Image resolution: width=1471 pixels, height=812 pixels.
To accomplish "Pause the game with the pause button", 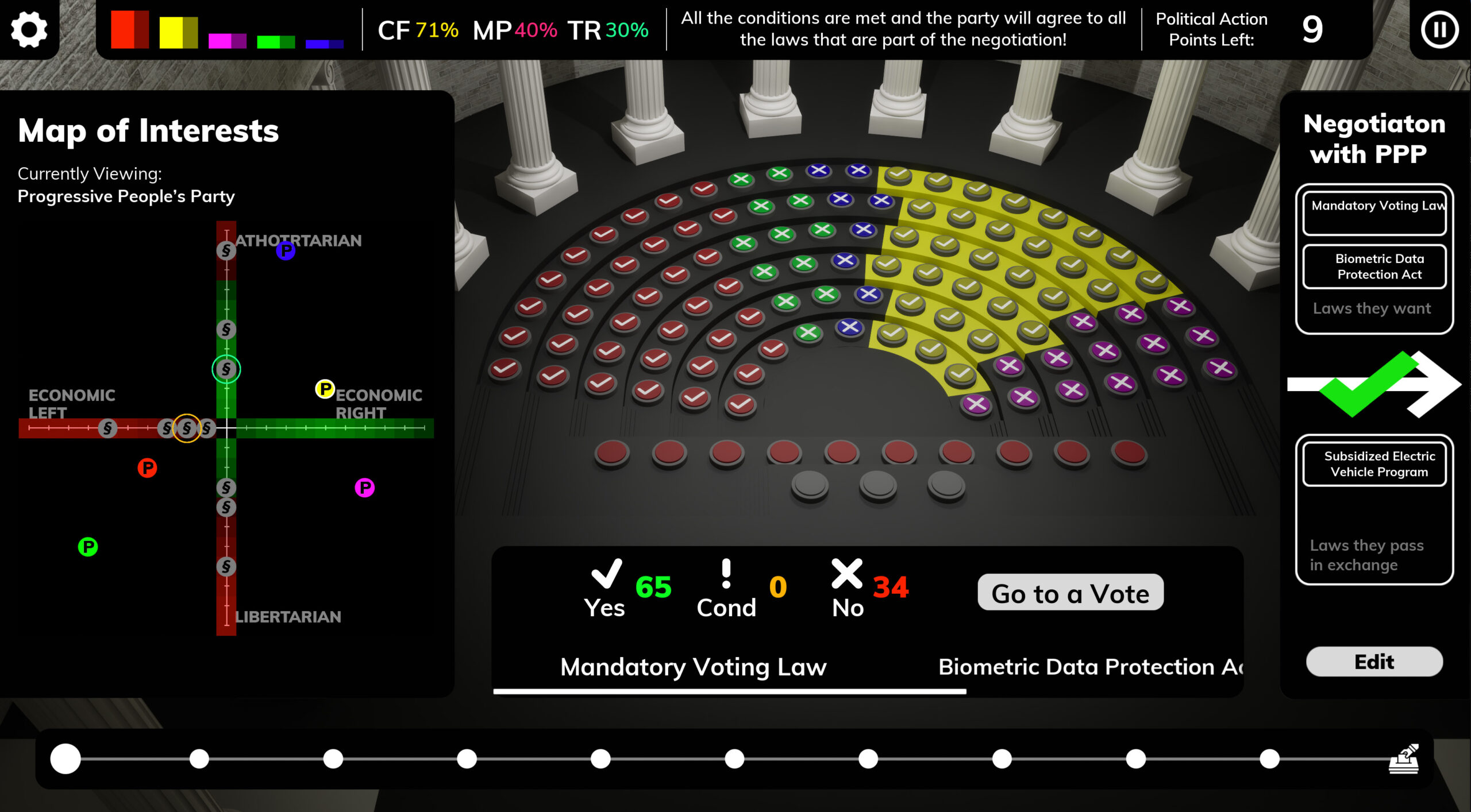I will pos(1439,30).
